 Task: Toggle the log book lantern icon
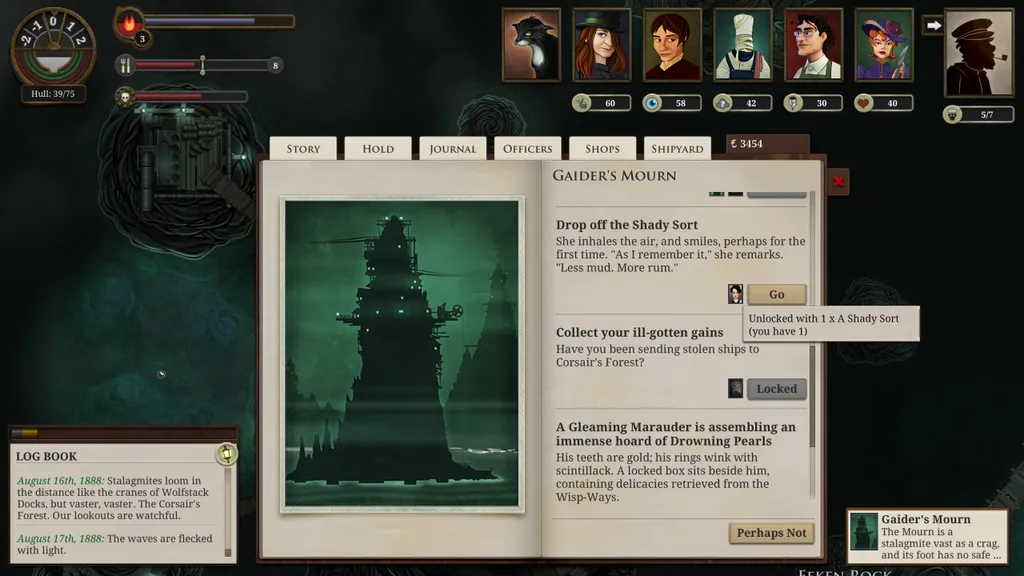226,454
